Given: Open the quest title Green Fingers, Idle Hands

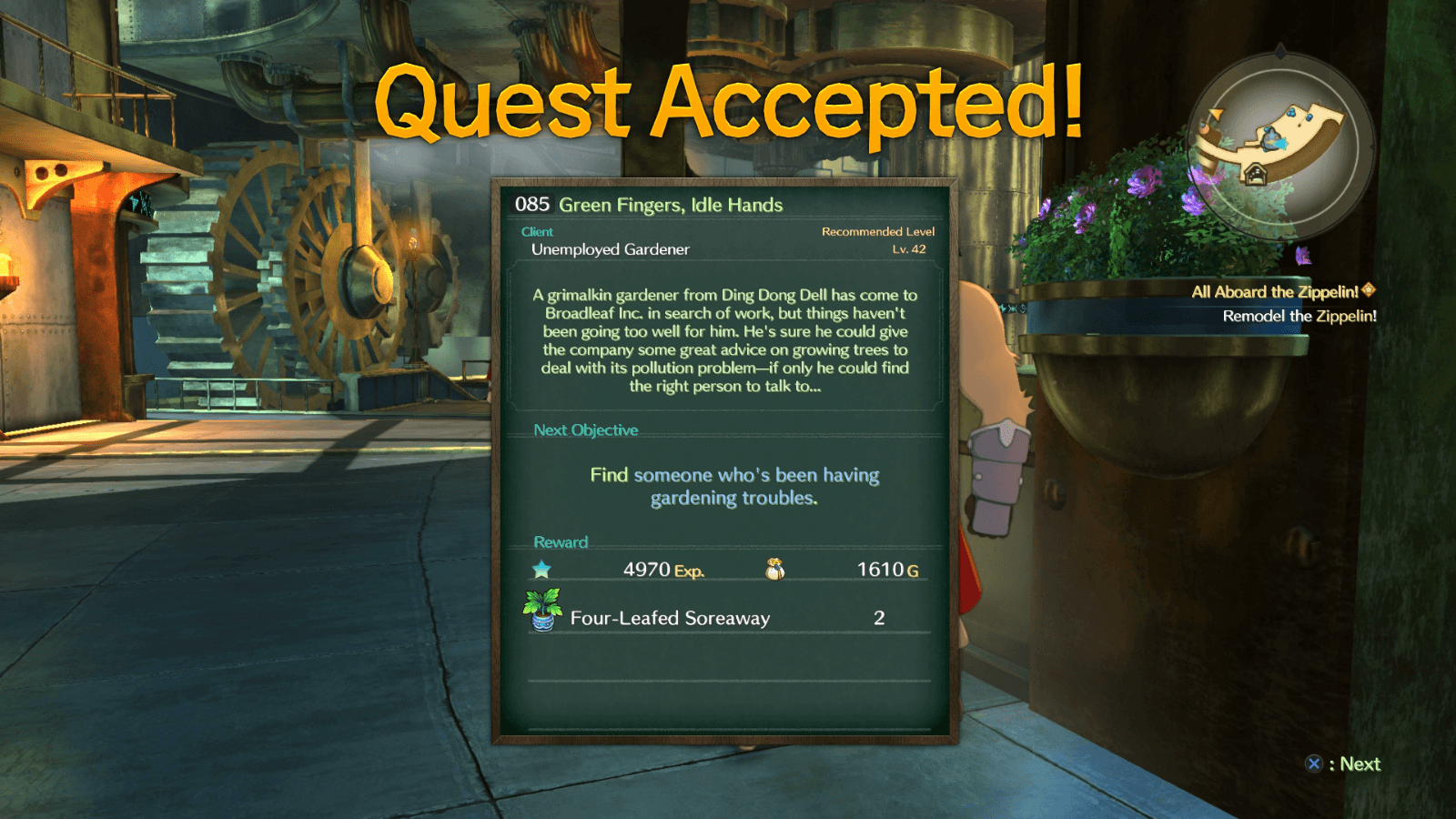Looking at the screenshot, I should tap(673, 205).
